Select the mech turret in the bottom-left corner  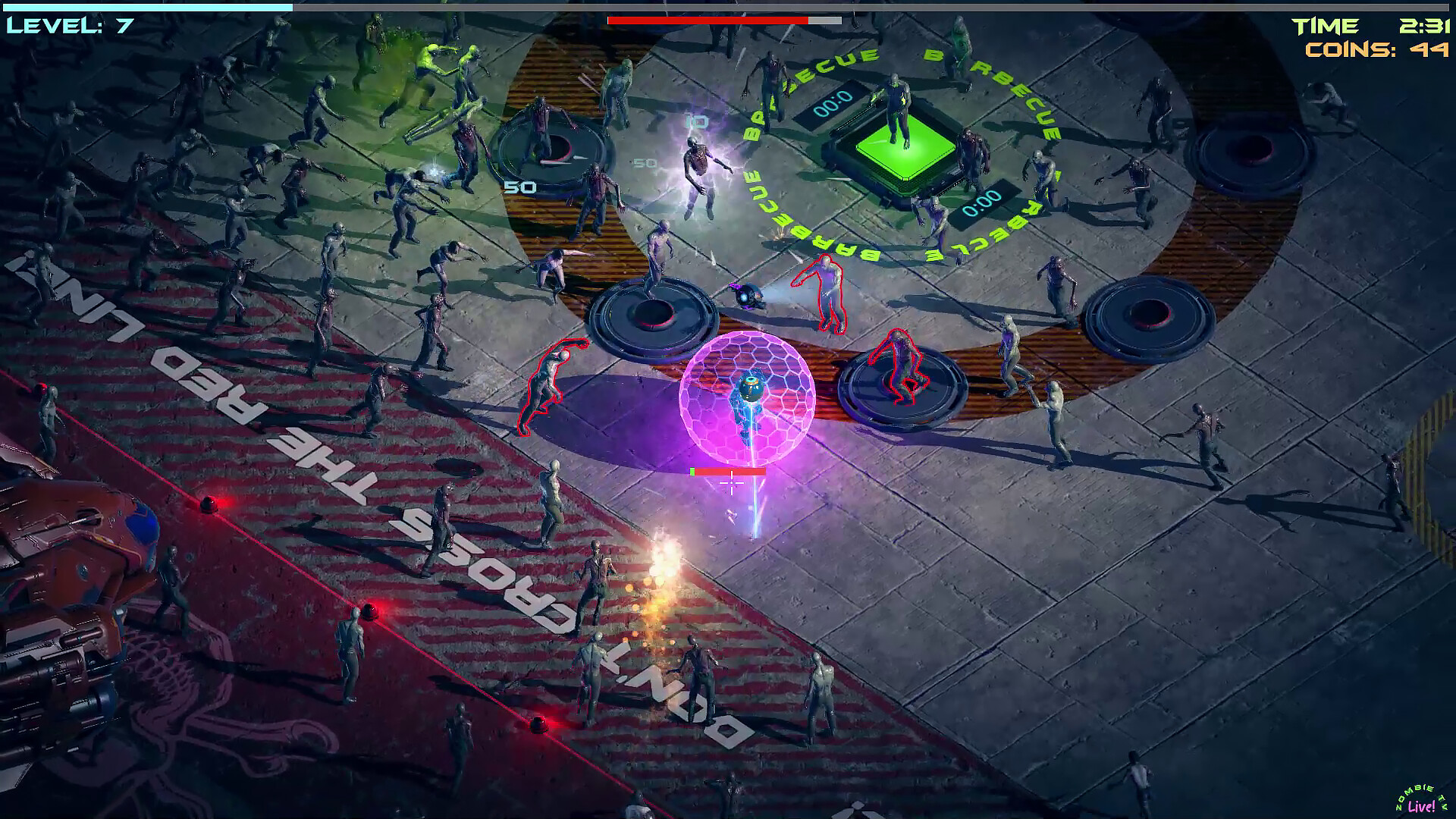tap(83, 607)
